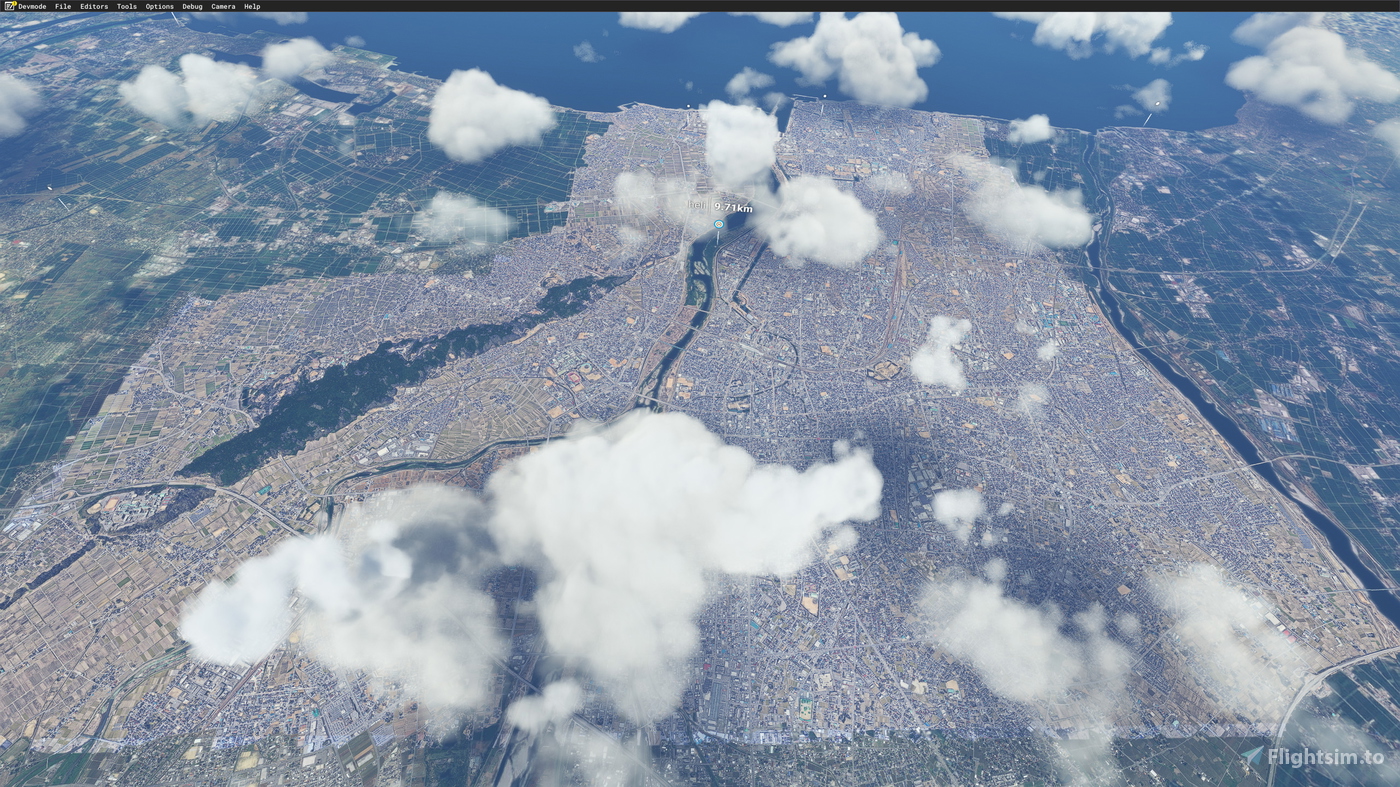Open the Camera menu
Viewport: 1400px width, 787px height.
[221, 6]
